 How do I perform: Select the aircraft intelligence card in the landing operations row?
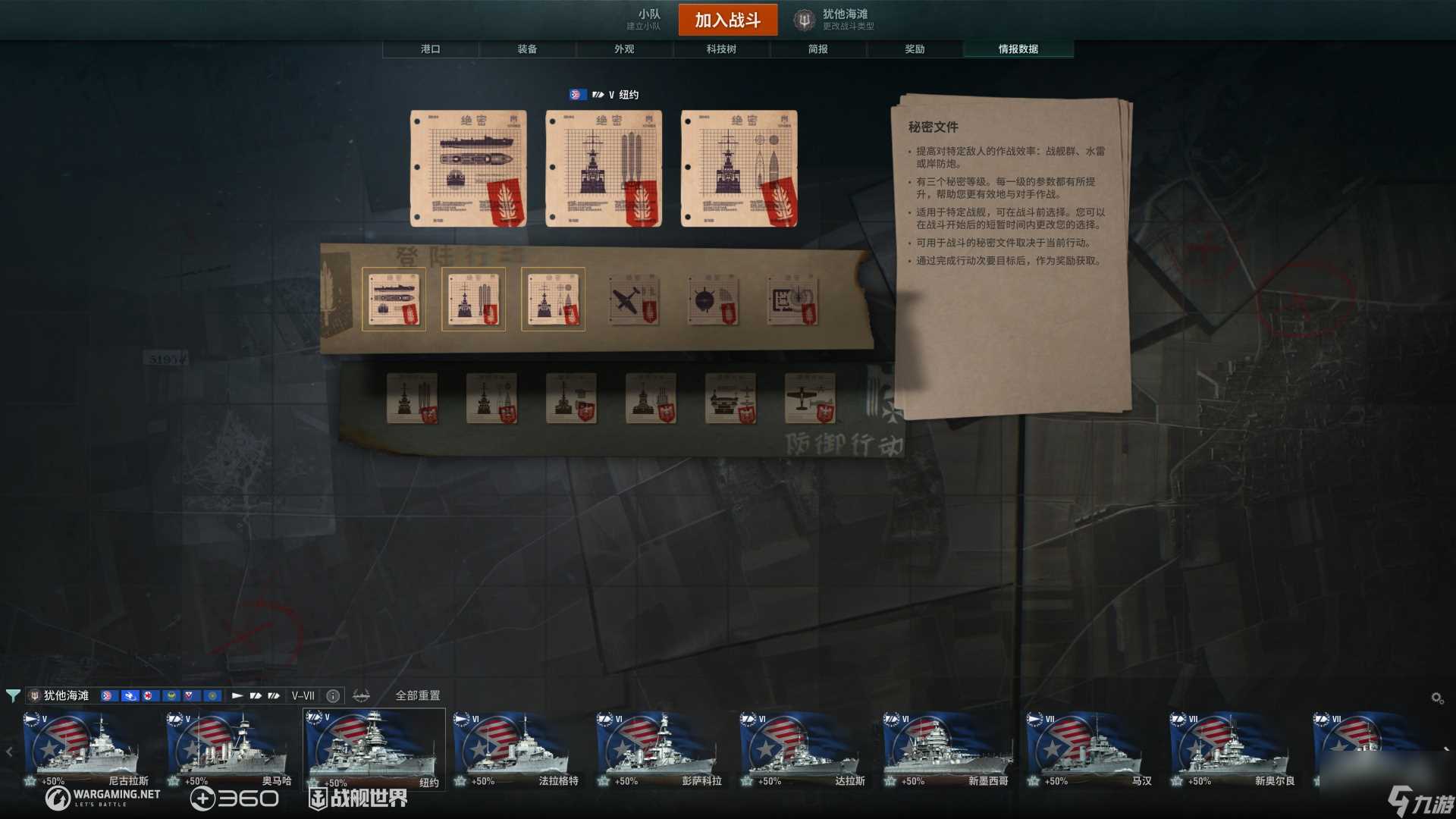pos(633,299)
